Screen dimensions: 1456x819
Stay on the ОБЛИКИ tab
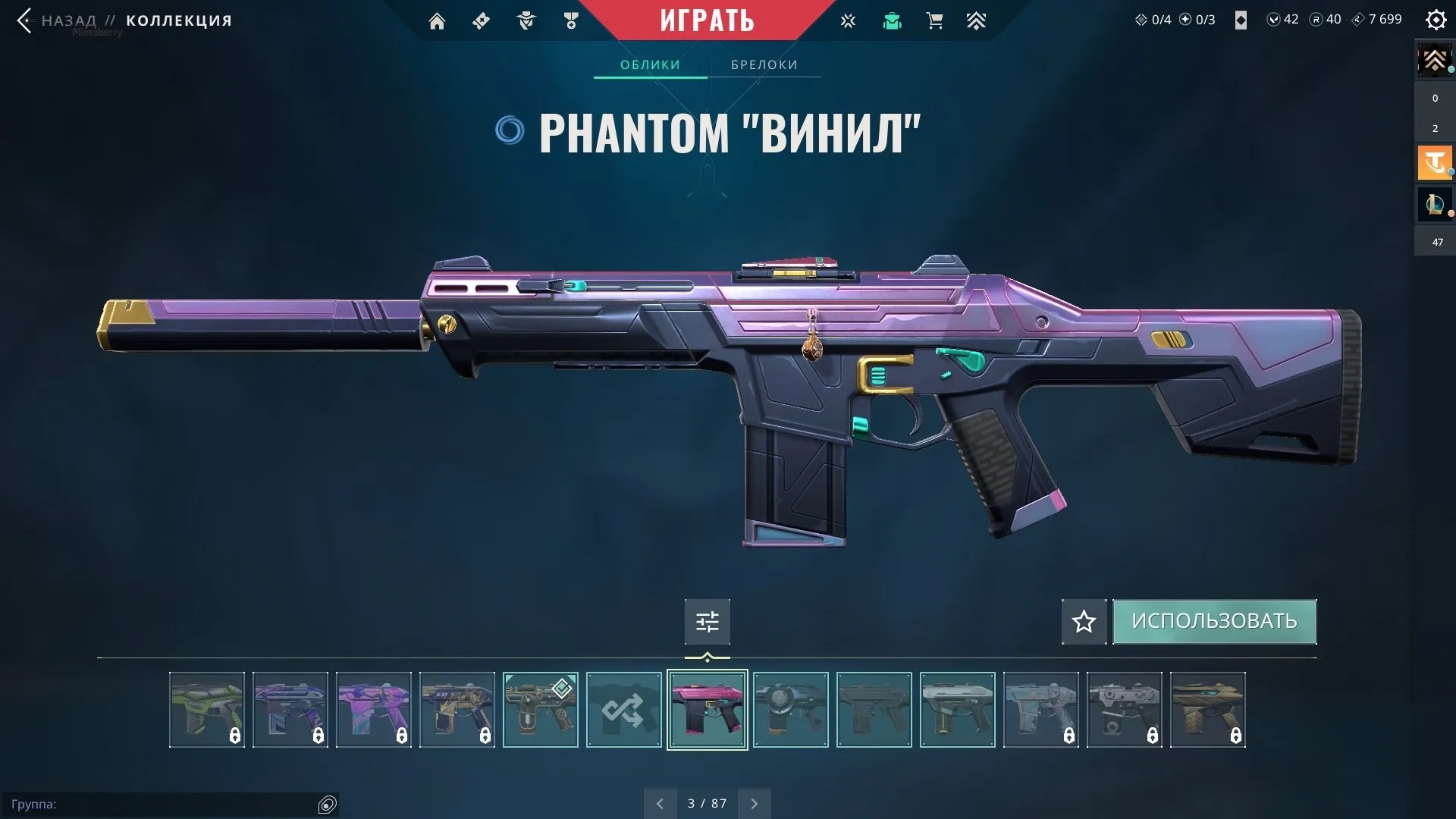(650, 64)
